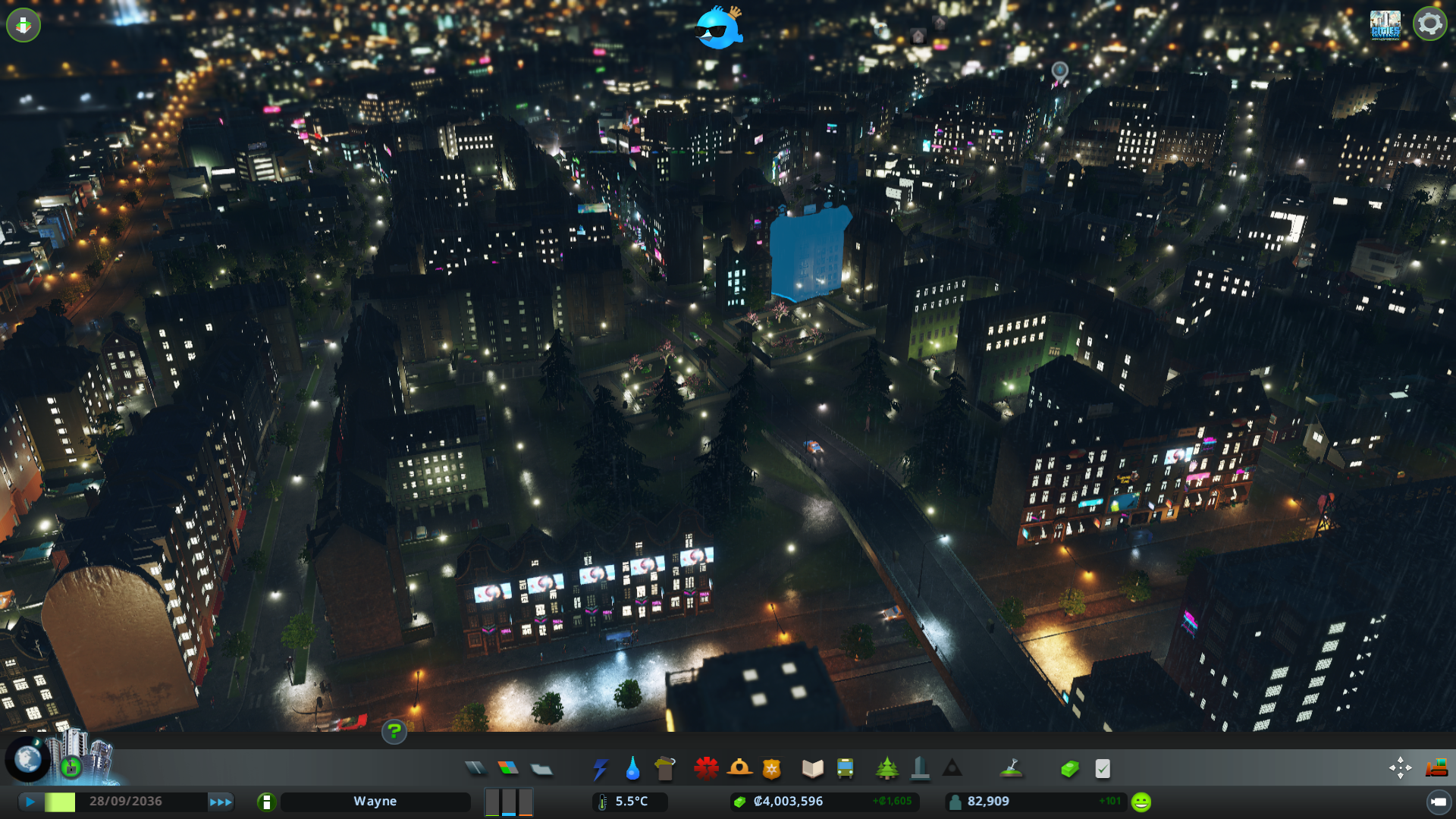
Task: Toggle free camera mode bottom right
Action: pos(1401,767)
